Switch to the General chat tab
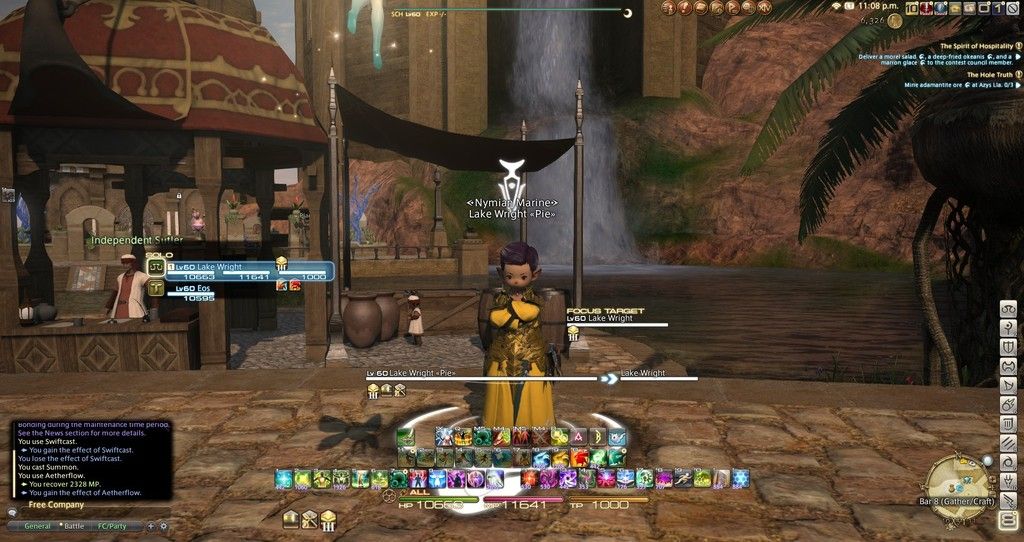This screenshot has width=1024, height=542. point(37,525)
